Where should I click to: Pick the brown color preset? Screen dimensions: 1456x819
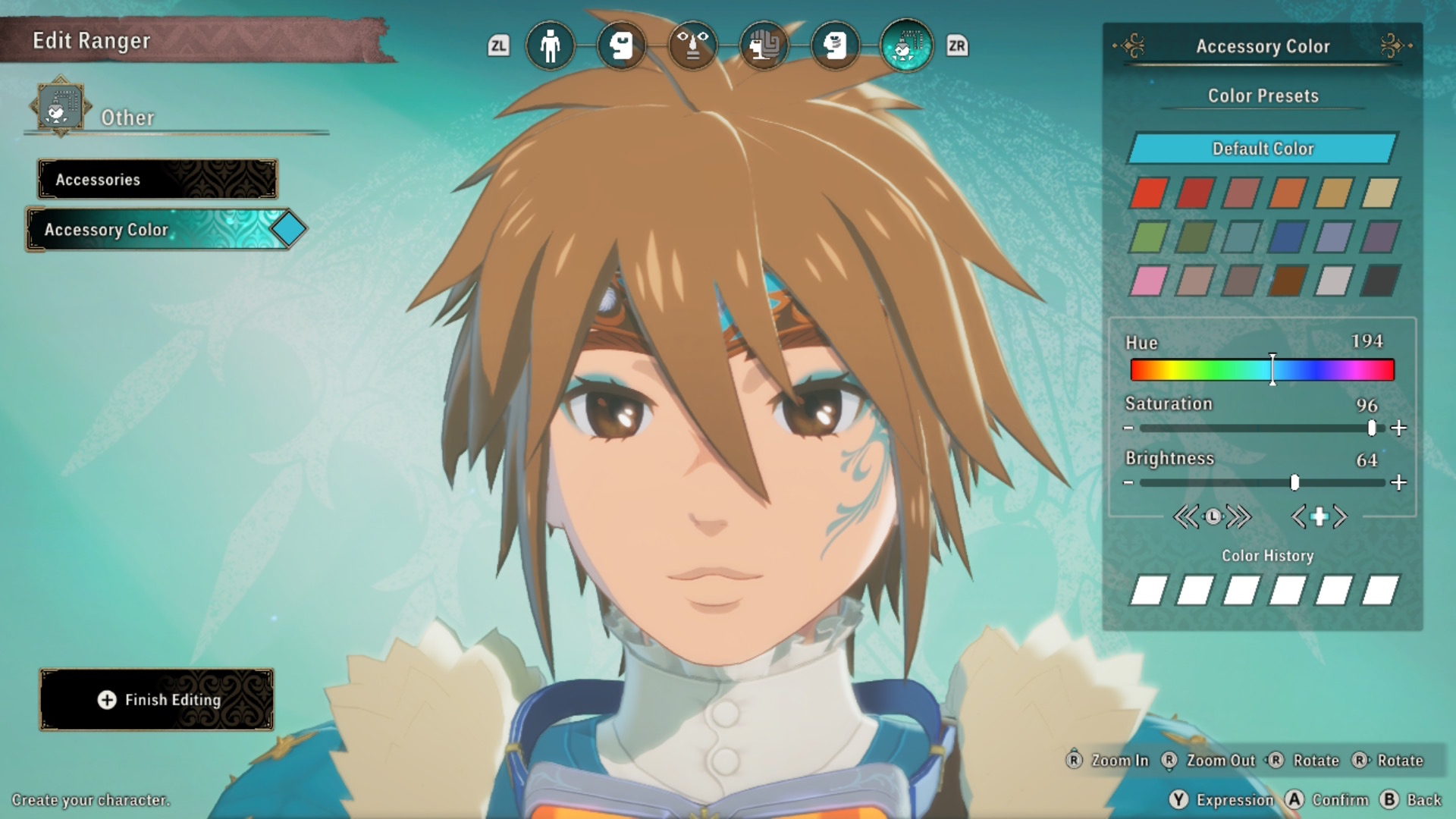(1288, 281)
